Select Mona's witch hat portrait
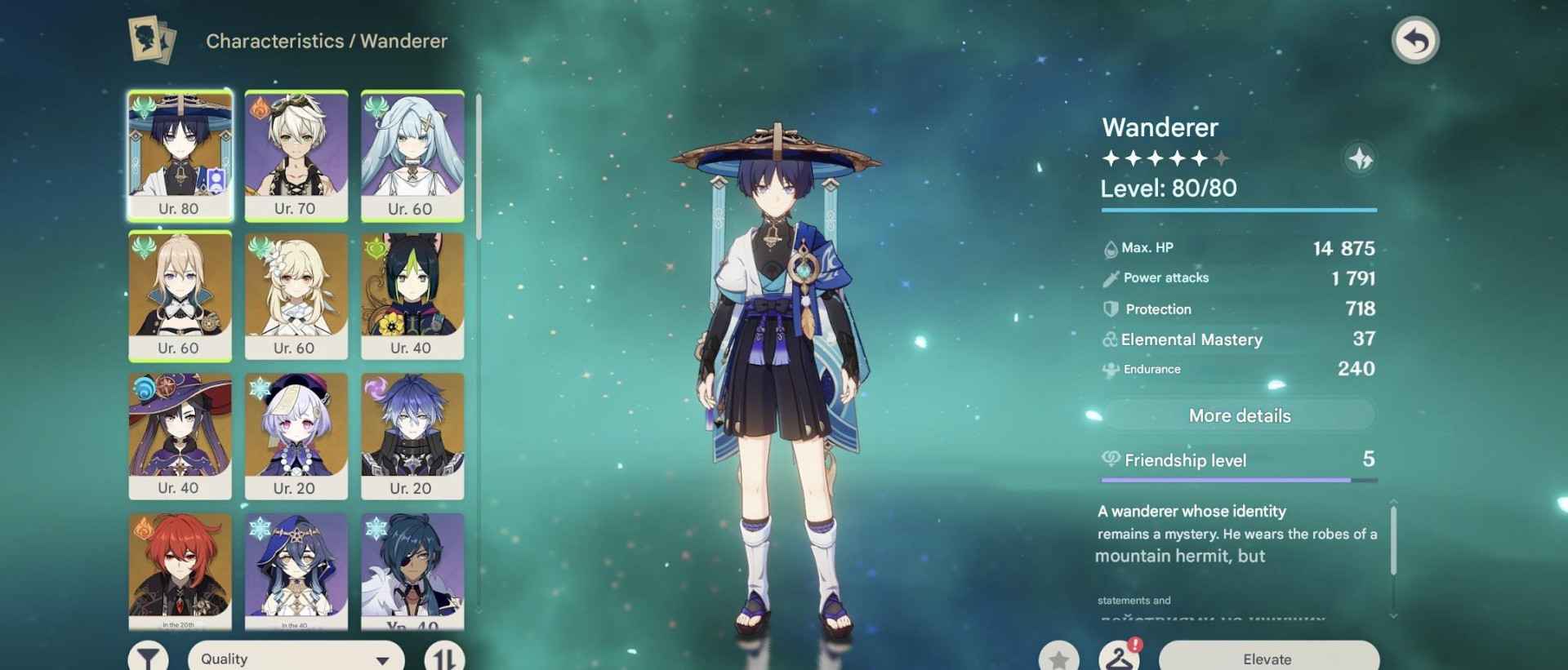1568x670 pixels. 180,437
